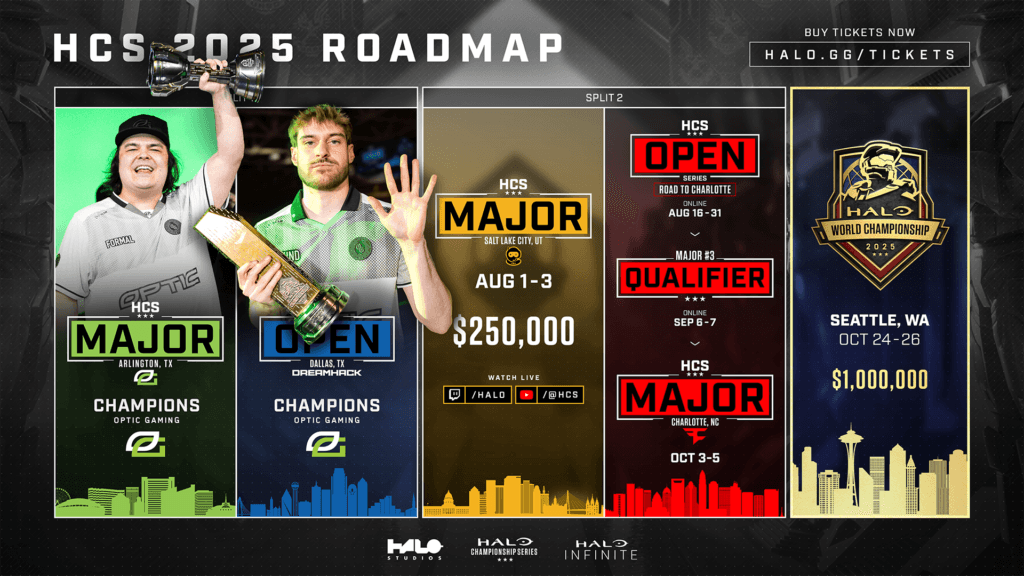Open the HALO.GG/TICKETS link box
The width and height of the screenshot is (1024, 576).
(x=859, y=54)
